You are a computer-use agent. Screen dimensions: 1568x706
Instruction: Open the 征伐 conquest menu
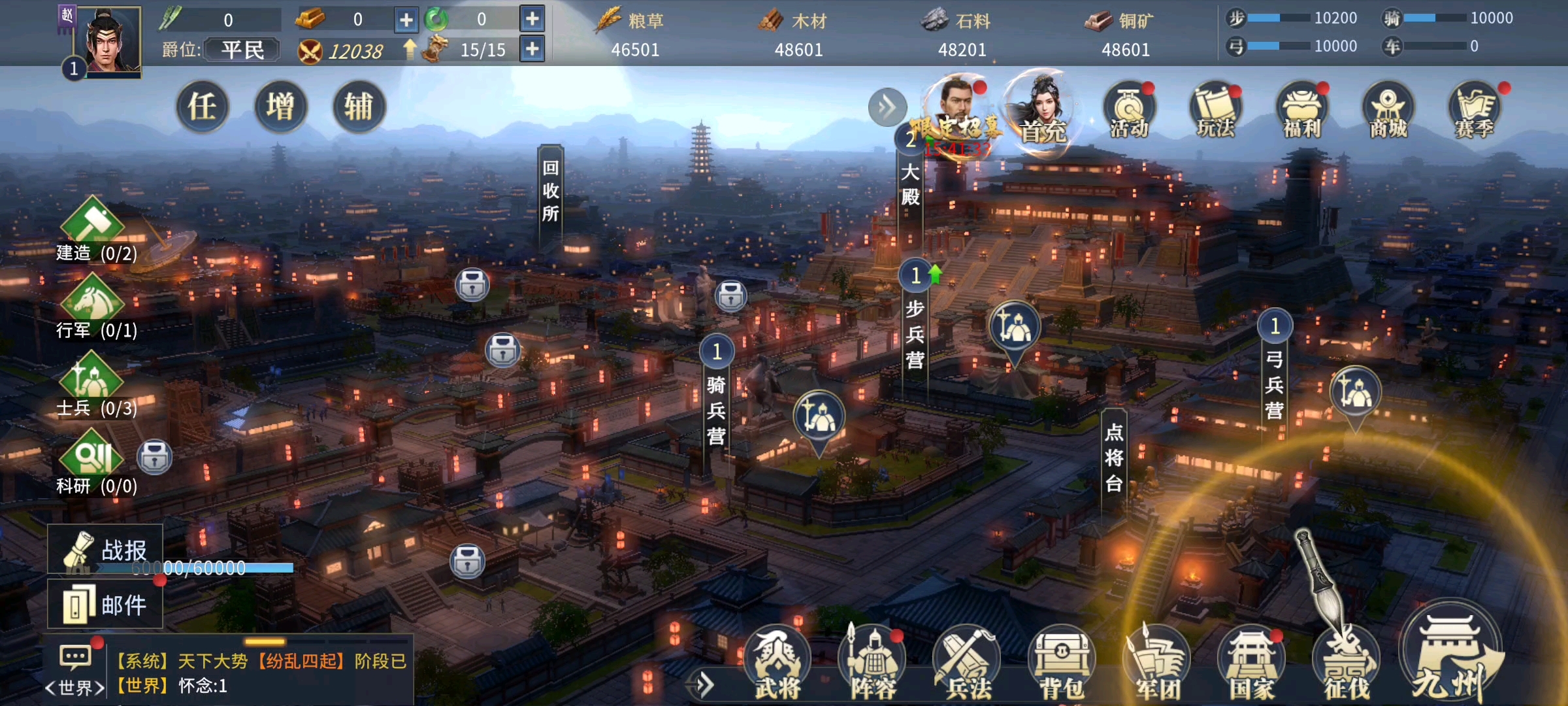pyautogui.click(x=1347, y=662)
